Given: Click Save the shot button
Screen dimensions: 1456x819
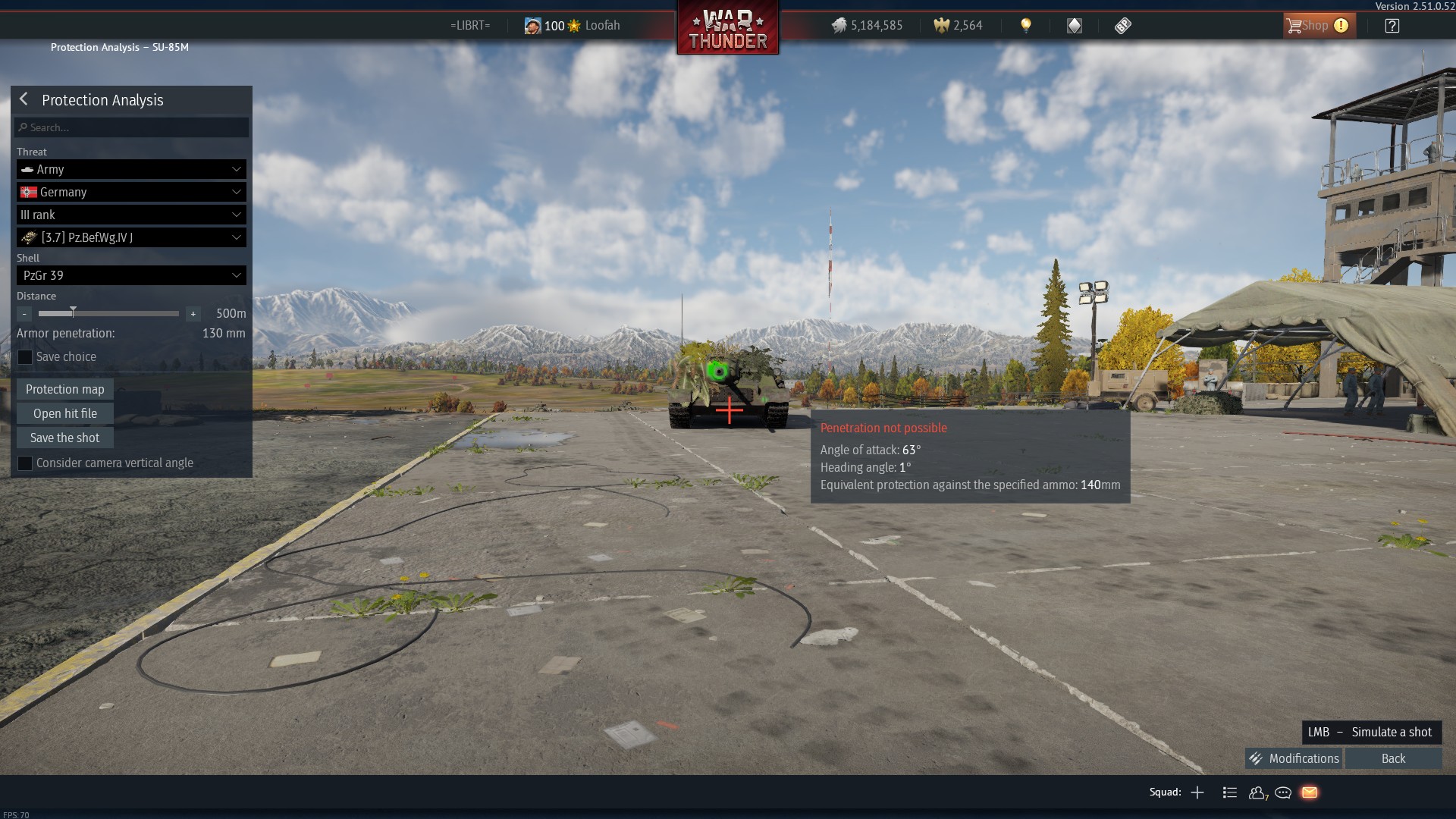Looking at the screenshot, I should coord(65,438).
